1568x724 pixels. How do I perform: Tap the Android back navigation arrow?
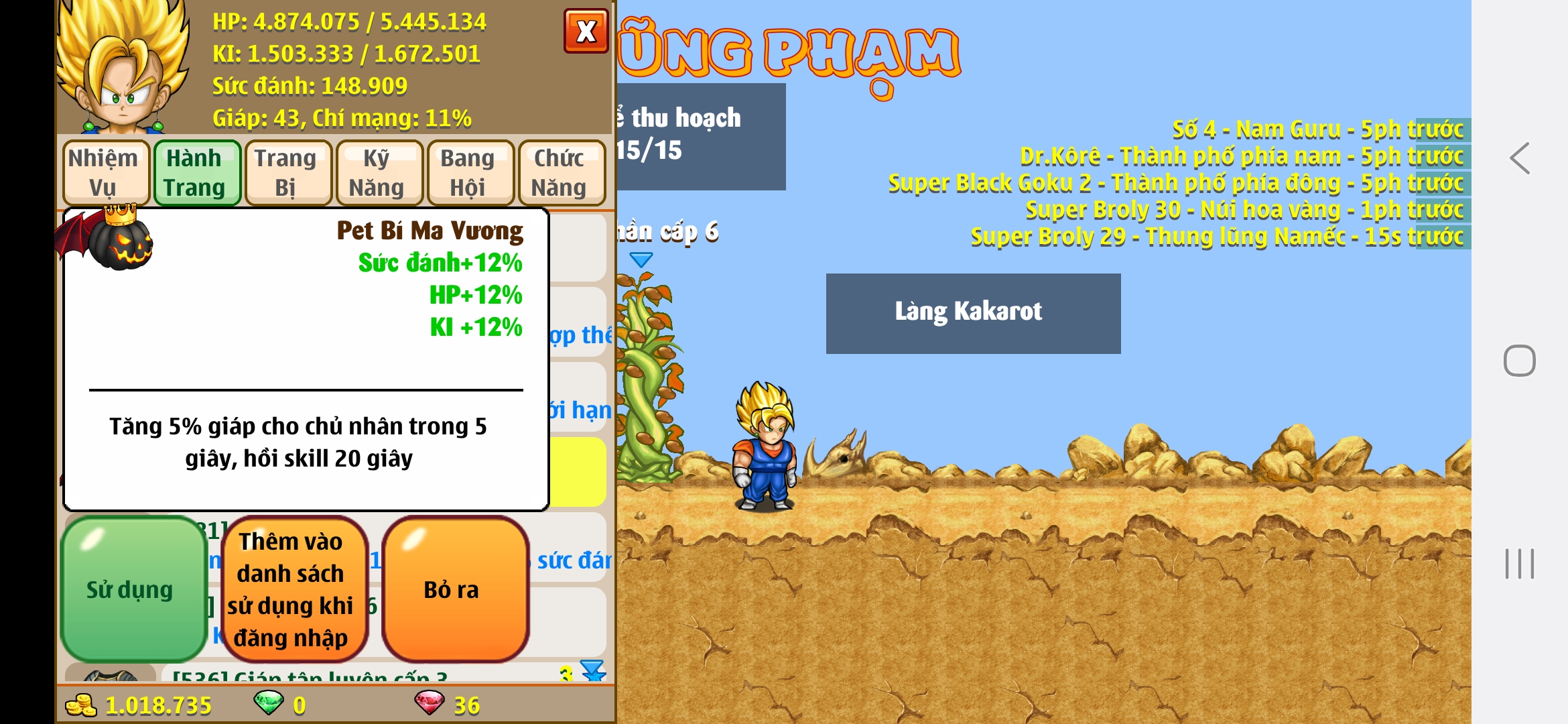click(x=1518, y=158)
